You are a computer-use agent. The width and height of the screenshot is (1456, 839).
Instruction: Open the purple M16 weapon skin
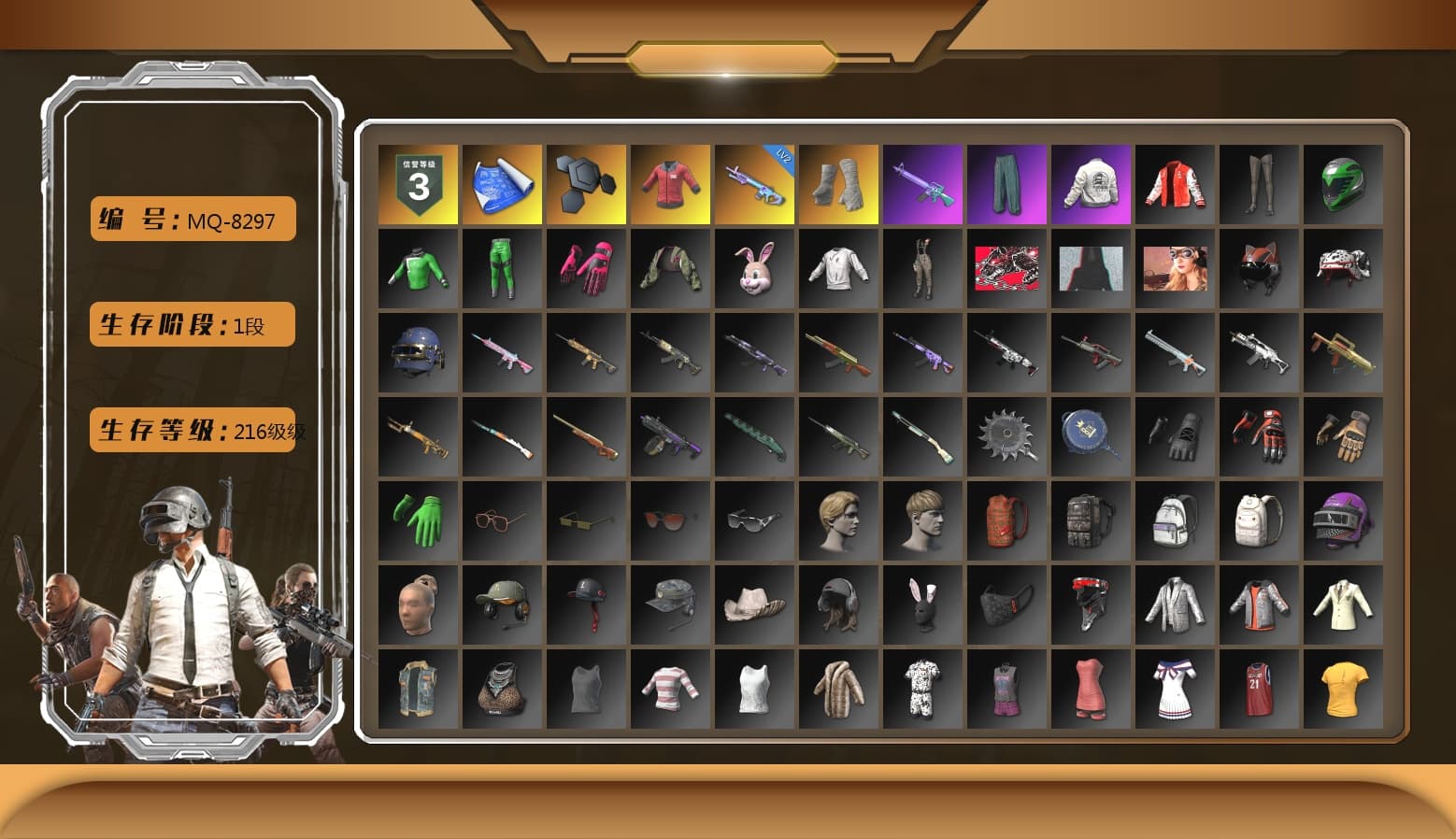tap(922, 183)
